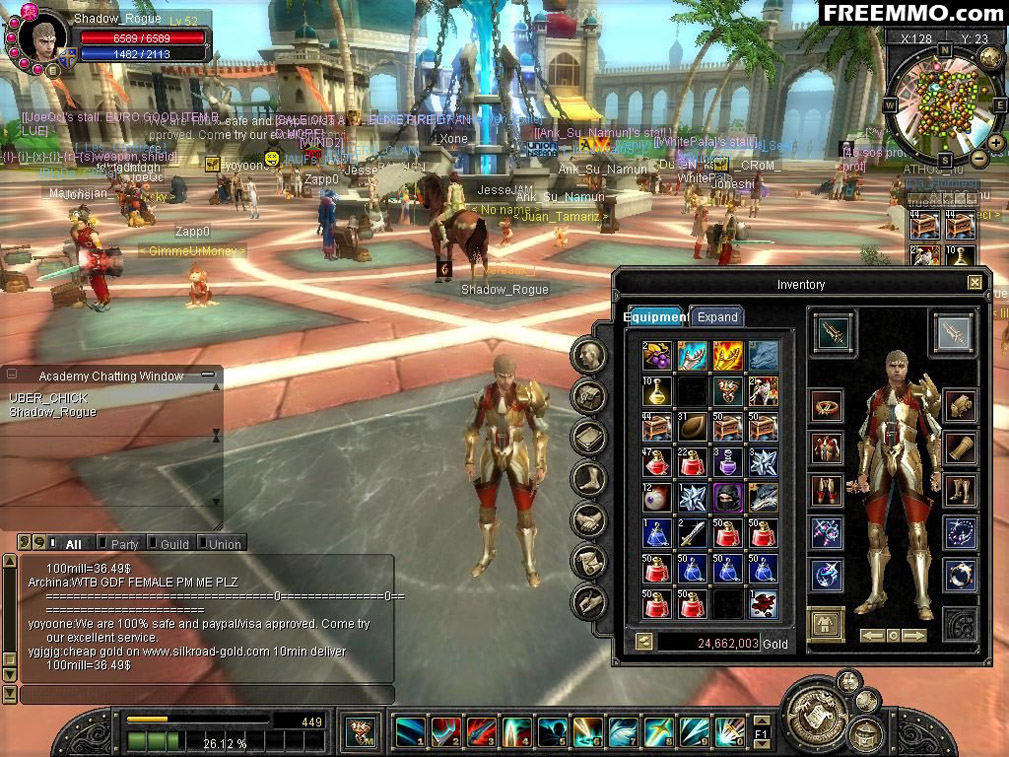Select the hooded ninja mask item
This screenshot has height=757, width=1009.
tap(727, 497)
